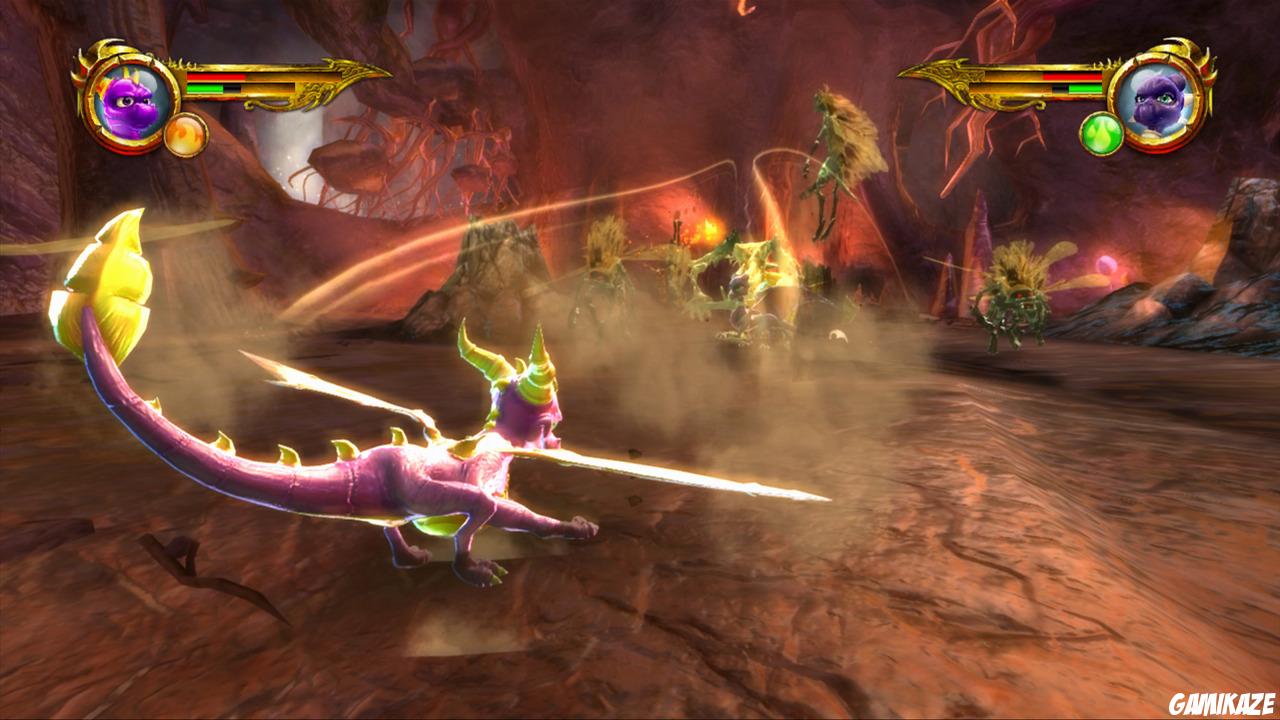Click Spyro's green mana bar

click(203, 88)
